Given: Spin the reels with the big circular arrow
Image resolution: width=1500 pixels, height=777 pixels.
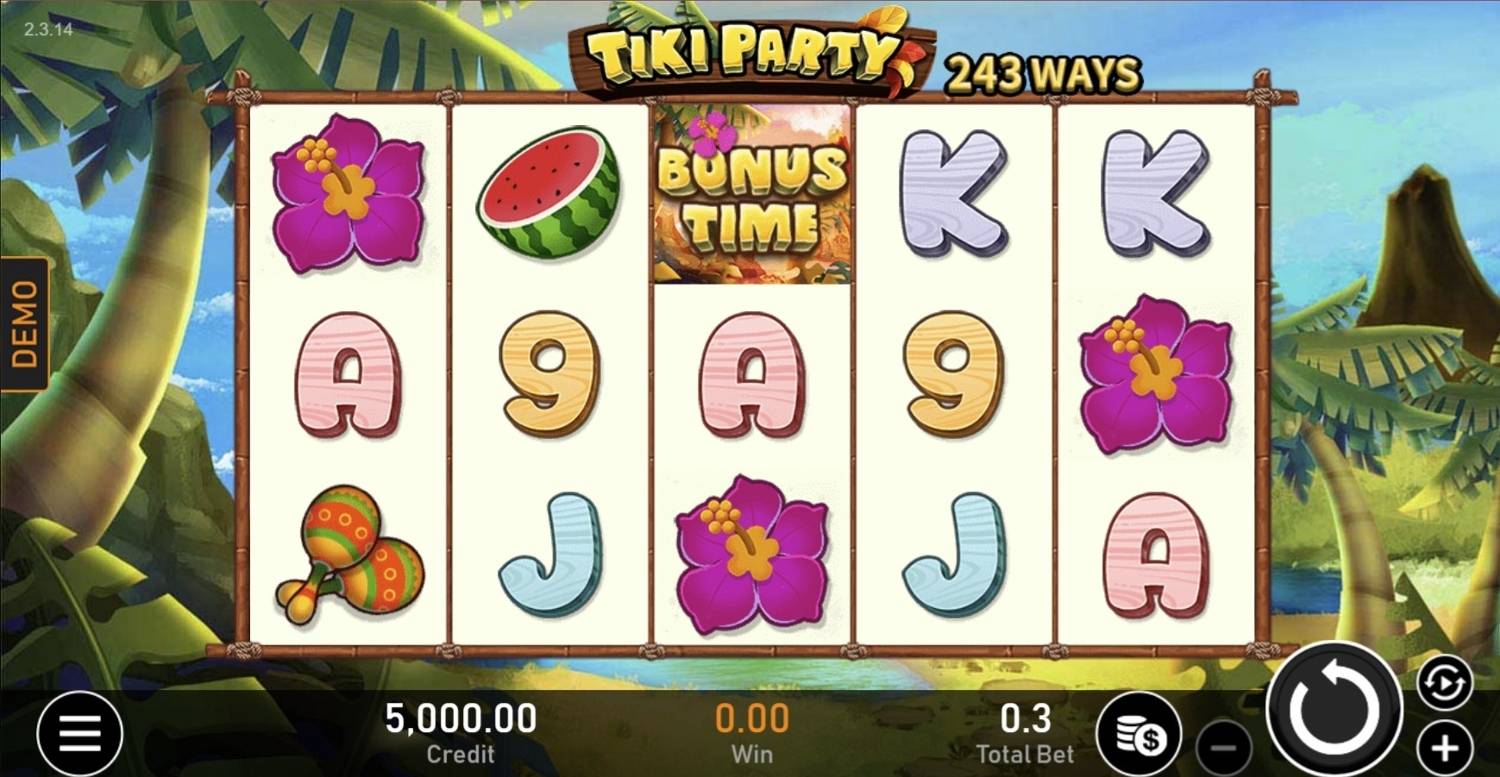Looking at the screenshot, I should (1335, 710).
